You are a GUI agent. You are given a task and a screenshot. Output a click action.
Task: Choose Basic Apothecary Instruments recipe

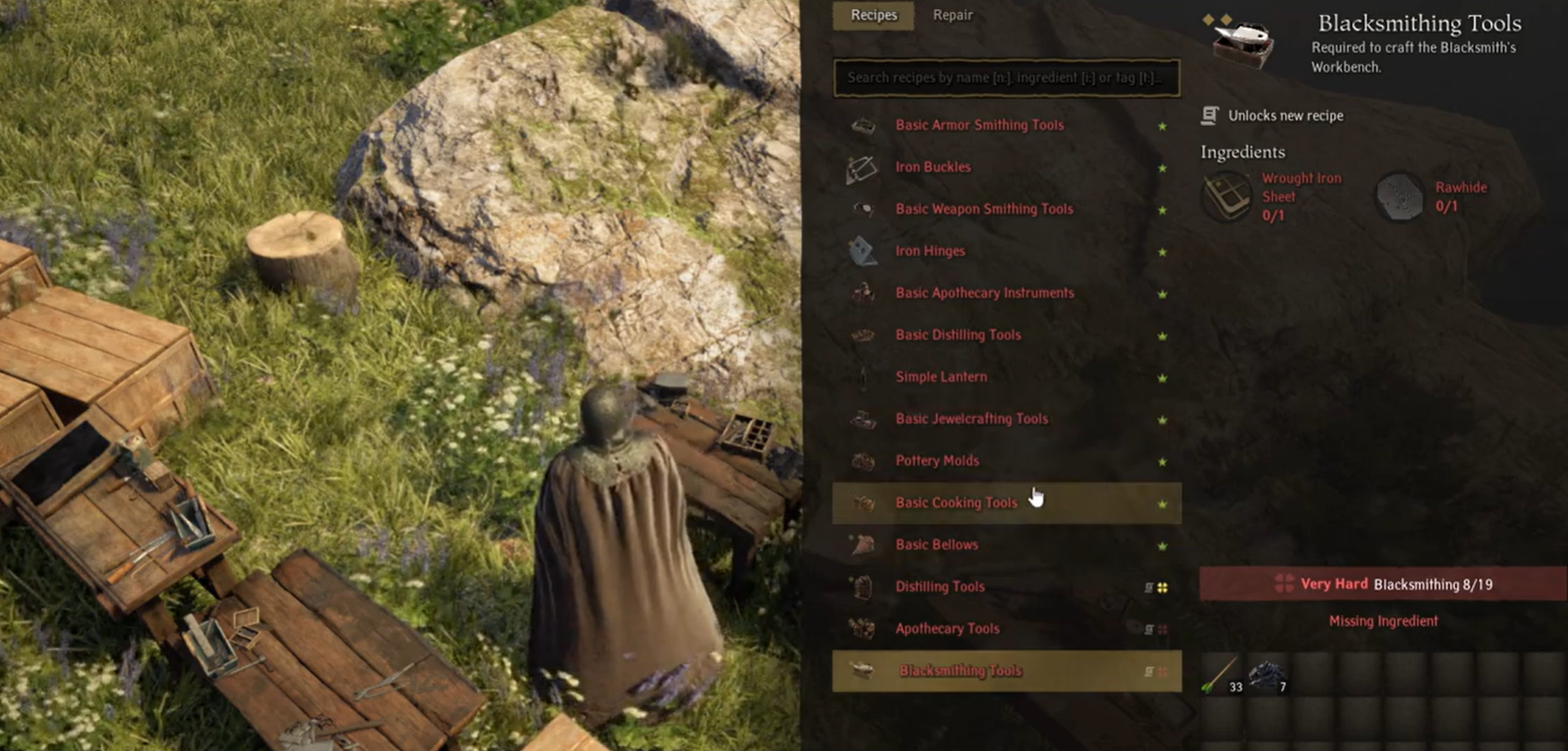pyautogui.click(x=984, y=293)
